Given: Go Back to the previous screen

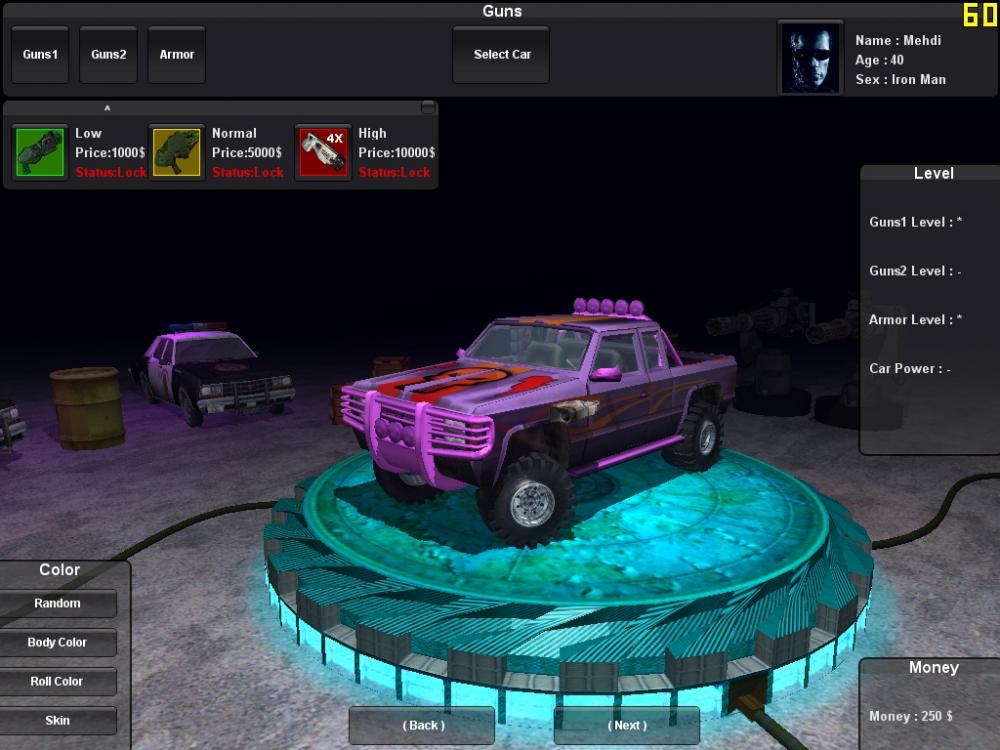Looking at the screenshot, I should [x=422, y=725].
